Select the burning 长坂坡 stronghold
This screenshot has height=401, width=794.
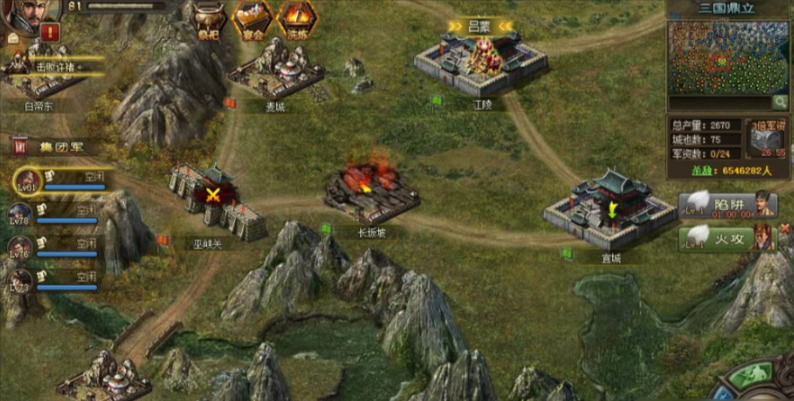click(x=371, y=190)
